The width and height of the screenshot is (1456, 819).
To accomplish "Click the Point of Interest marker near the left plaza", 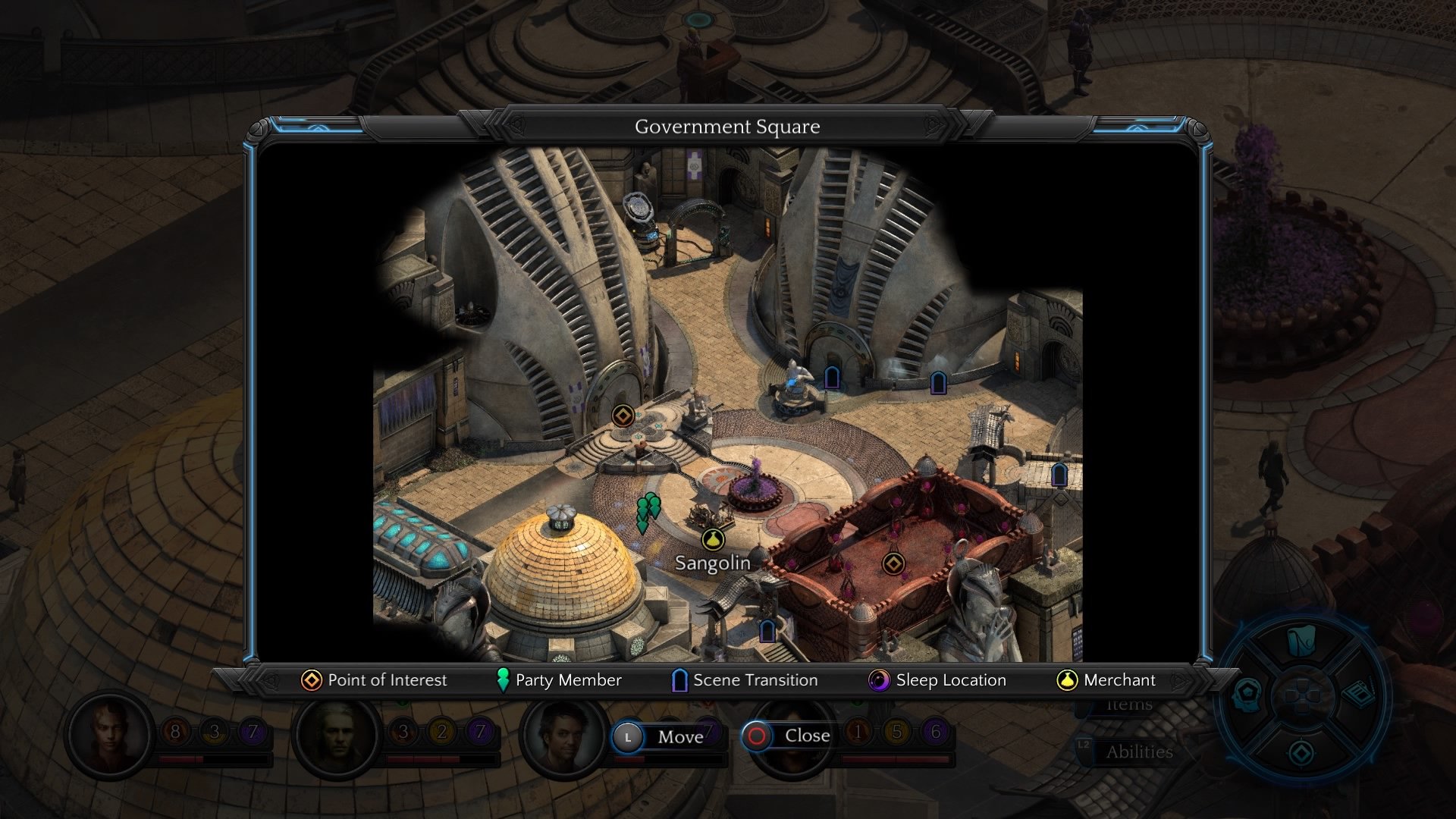I will pyautogui.click(x=622, y=416).
